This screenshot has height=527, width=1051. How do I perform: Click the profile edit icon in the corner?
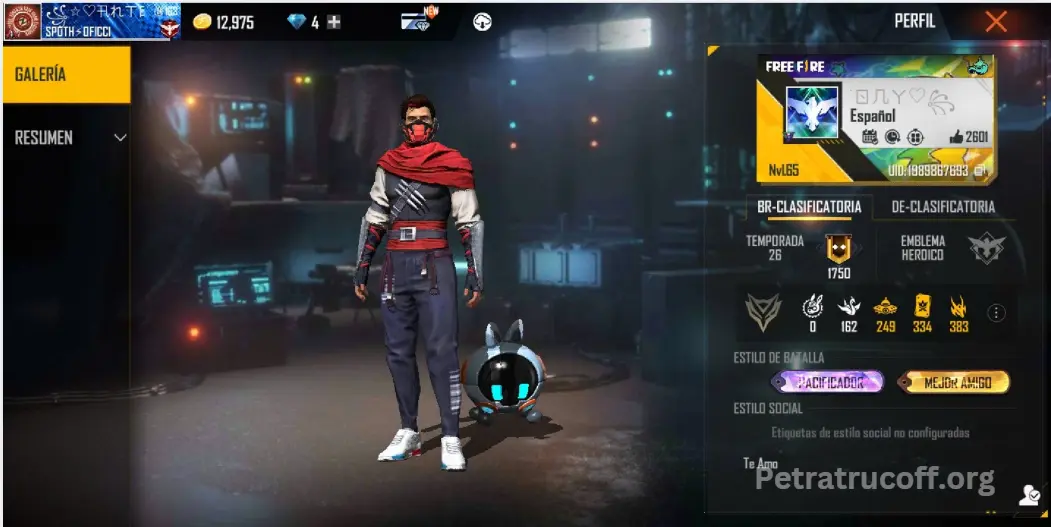click(1029, 494)
